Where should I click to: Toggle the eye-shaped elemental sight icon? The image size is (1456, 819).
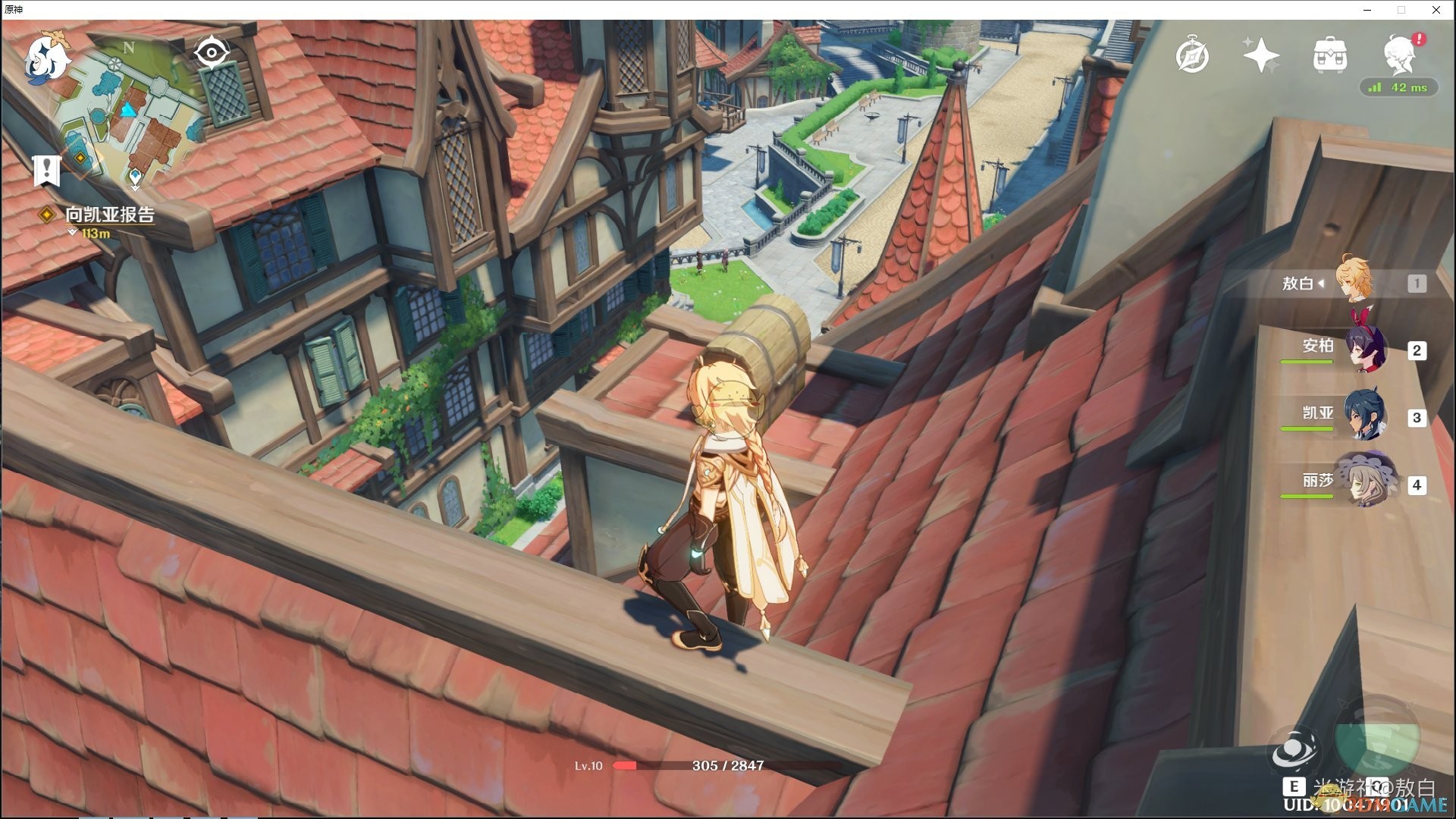212,53
